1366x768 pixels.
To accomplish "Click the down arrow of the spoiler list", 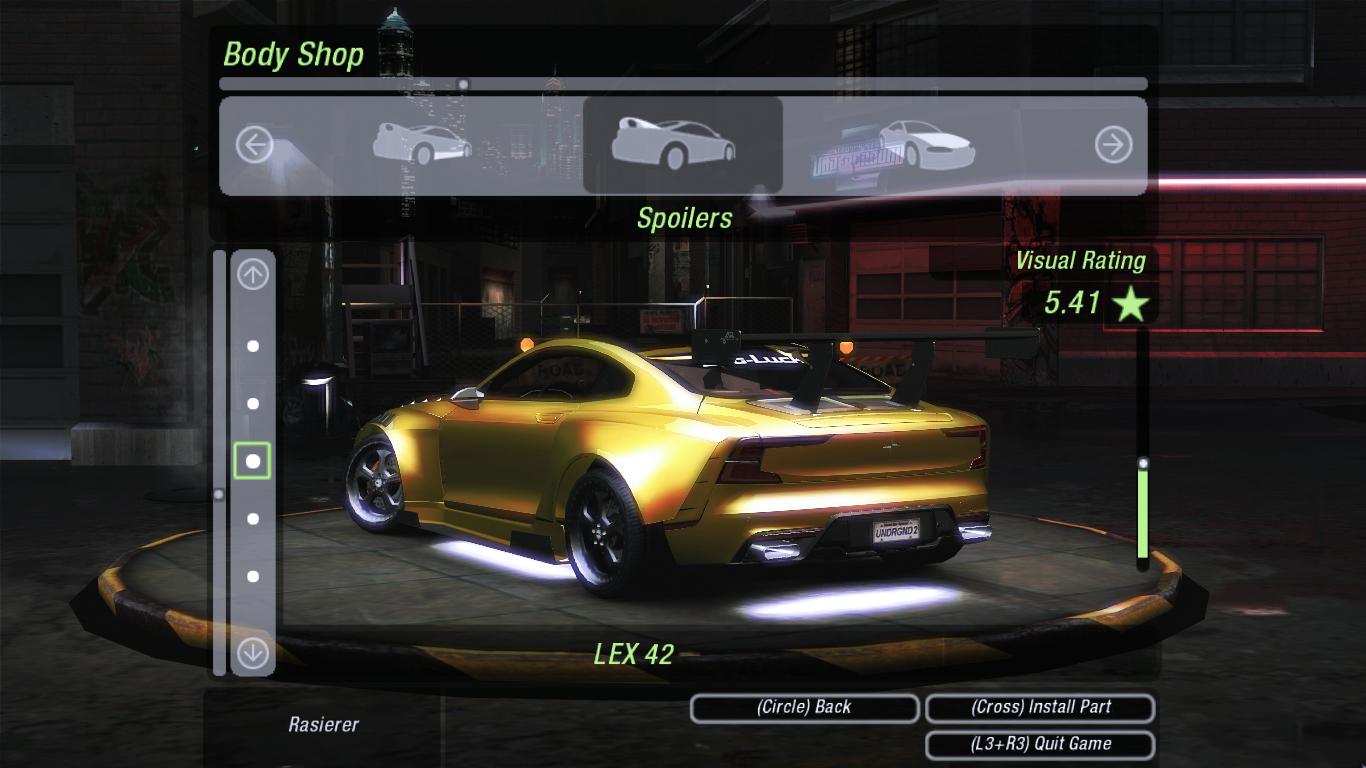I will coord(253,653).
